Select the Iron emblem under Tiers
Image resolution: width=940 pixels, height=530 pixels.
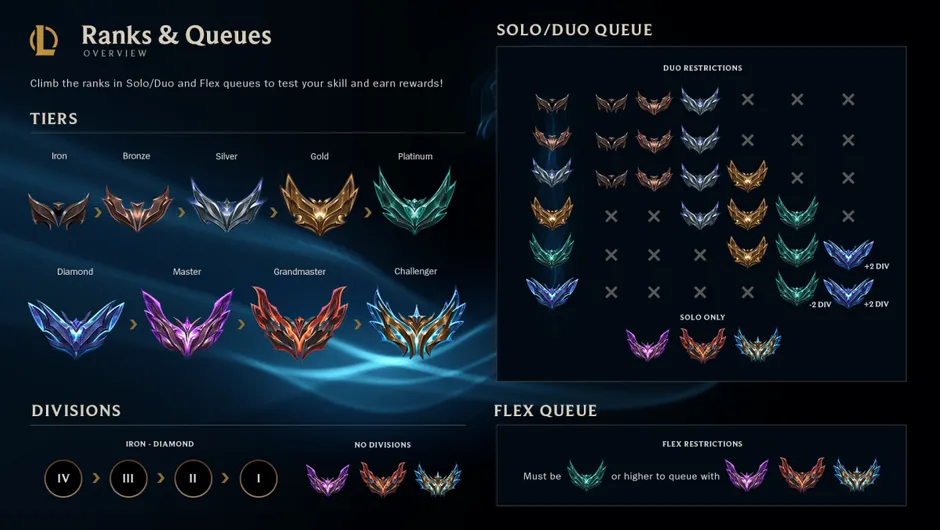coord(59,209)
